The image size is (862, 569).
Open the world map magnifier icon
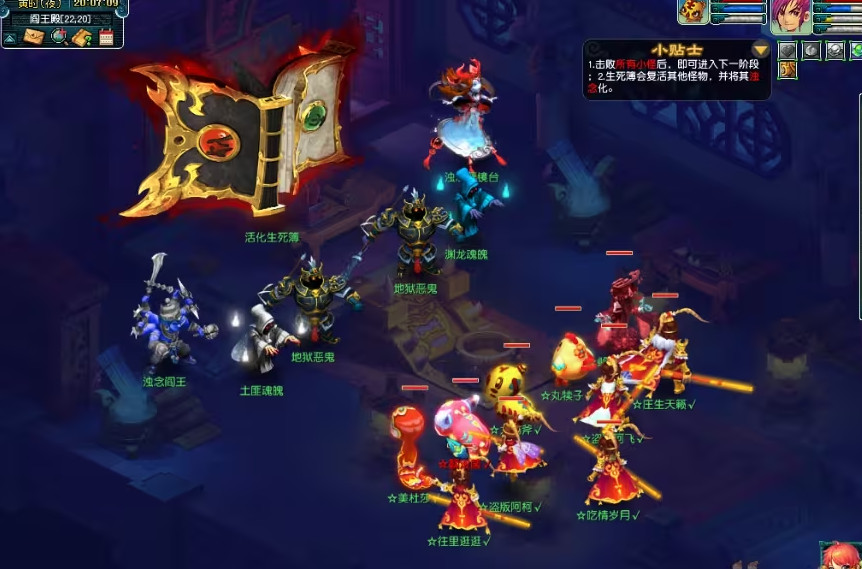(x=59, y=37)
